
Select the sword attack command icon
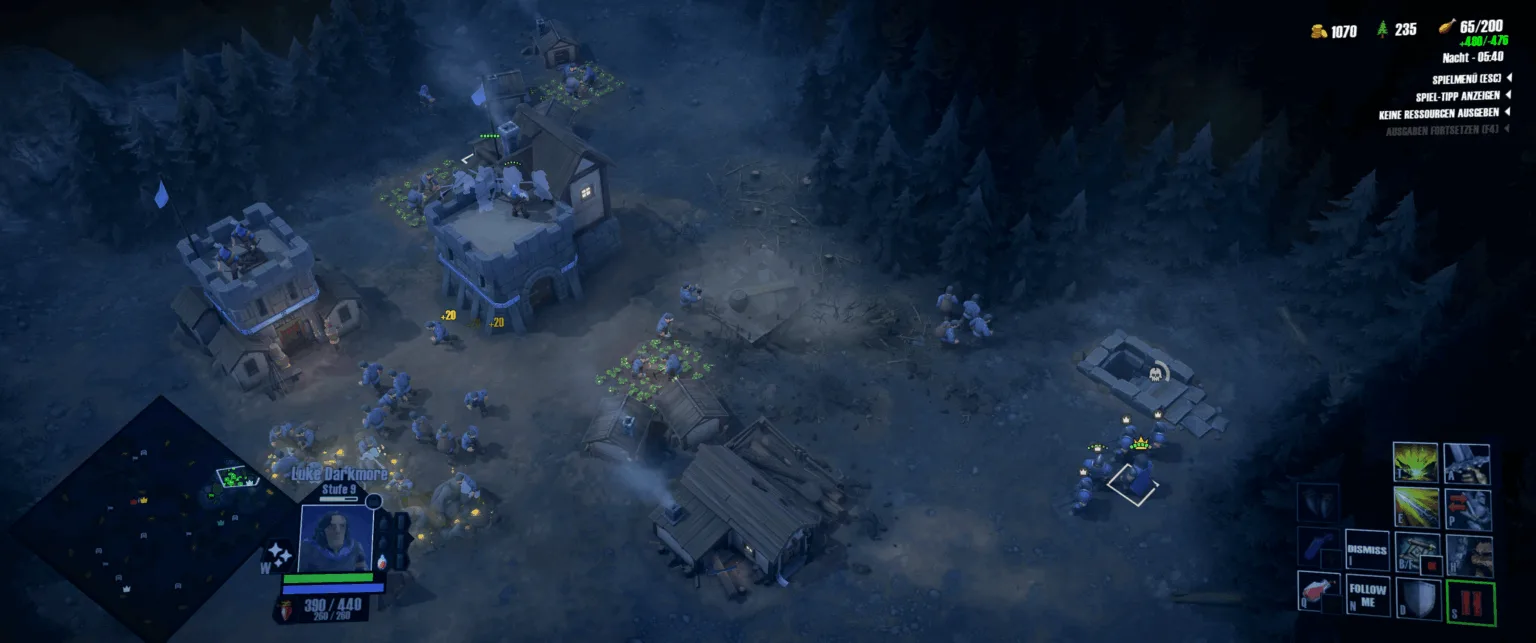pos(1467,464)
